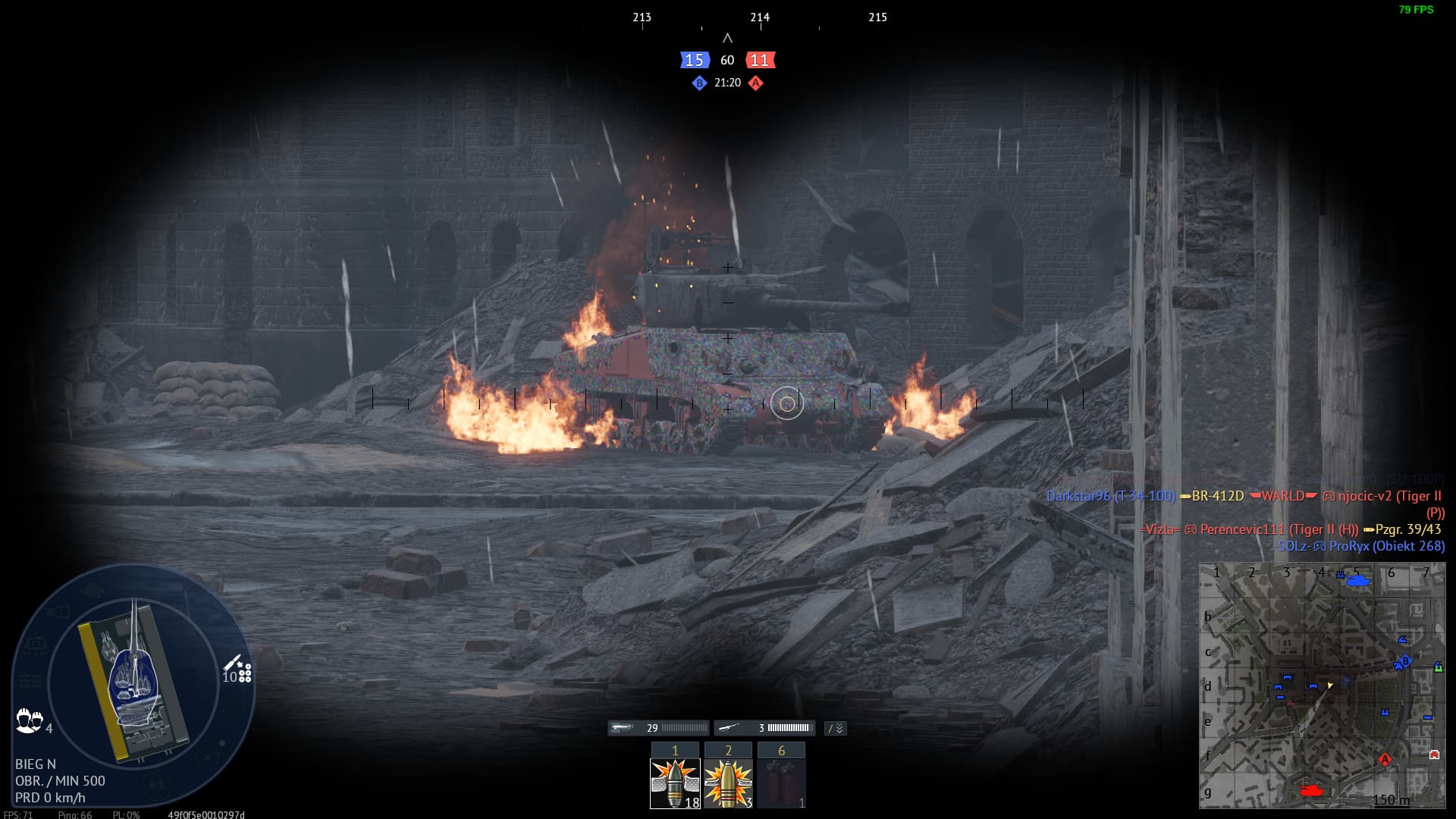Viewport: 1456px width, 819px height.
Task: Click the blue capture point B icon at top
Action: tap(698, 84)
